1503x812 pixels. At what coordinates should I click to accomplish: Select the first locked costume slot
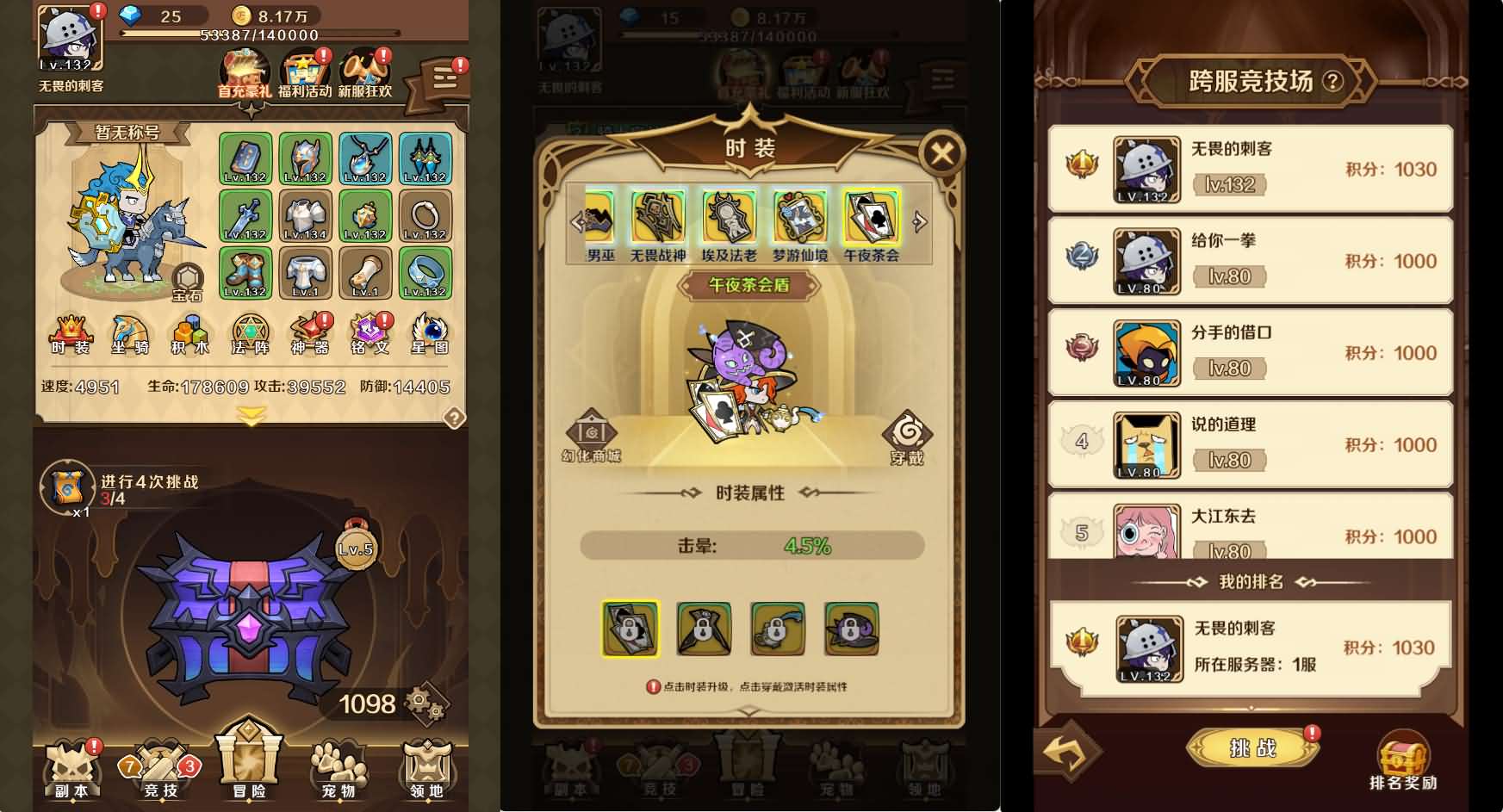[x=631, y=629]
